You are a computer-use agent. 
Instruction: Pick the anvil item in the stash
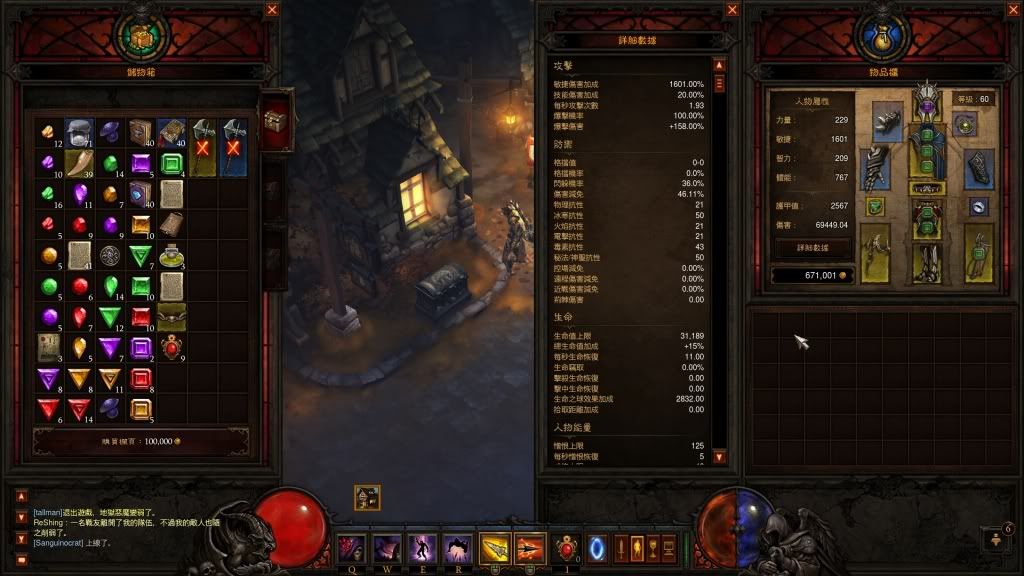[80, 132]
